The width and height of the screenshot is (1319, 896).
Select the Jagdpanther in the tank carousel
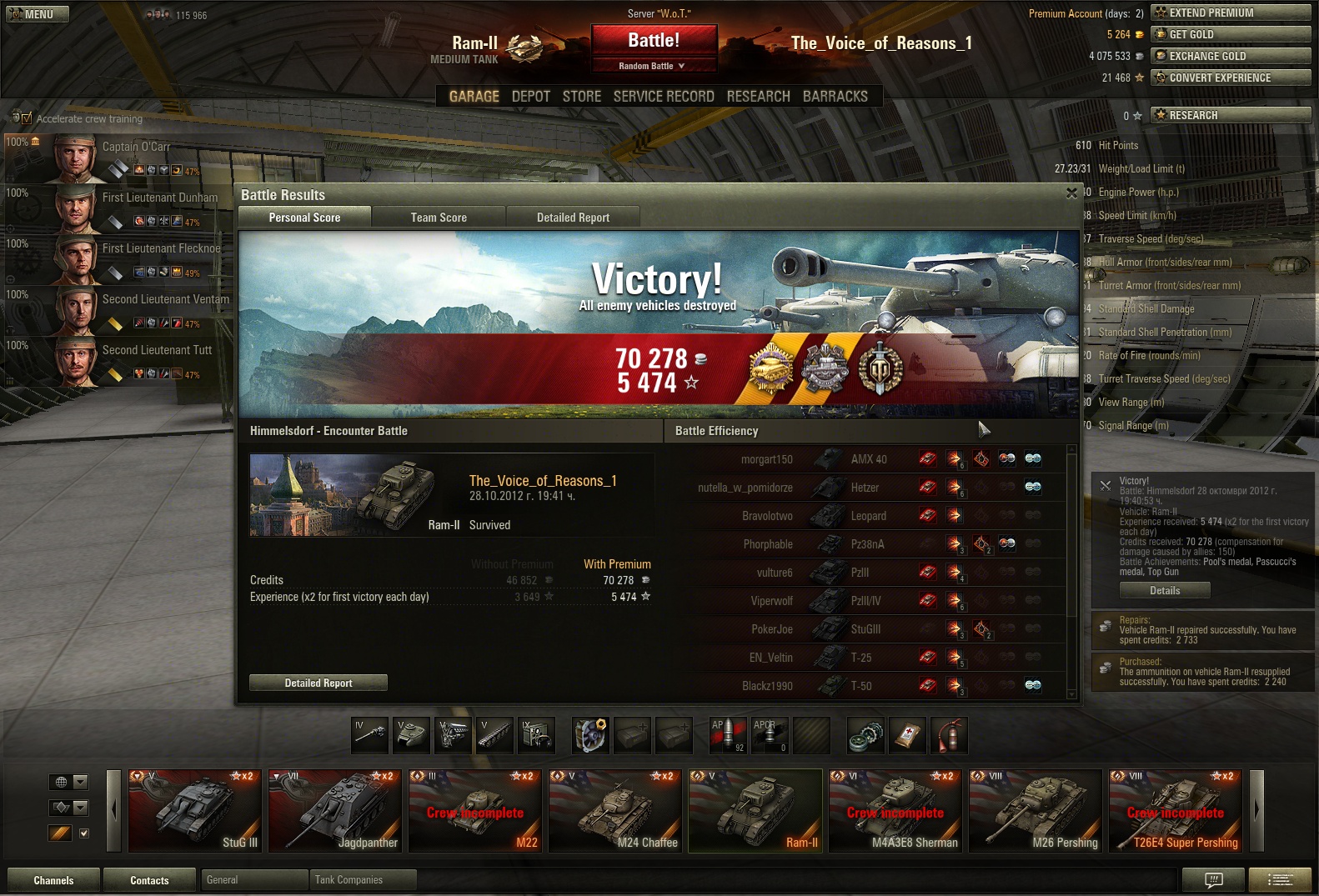pos(337,810)
